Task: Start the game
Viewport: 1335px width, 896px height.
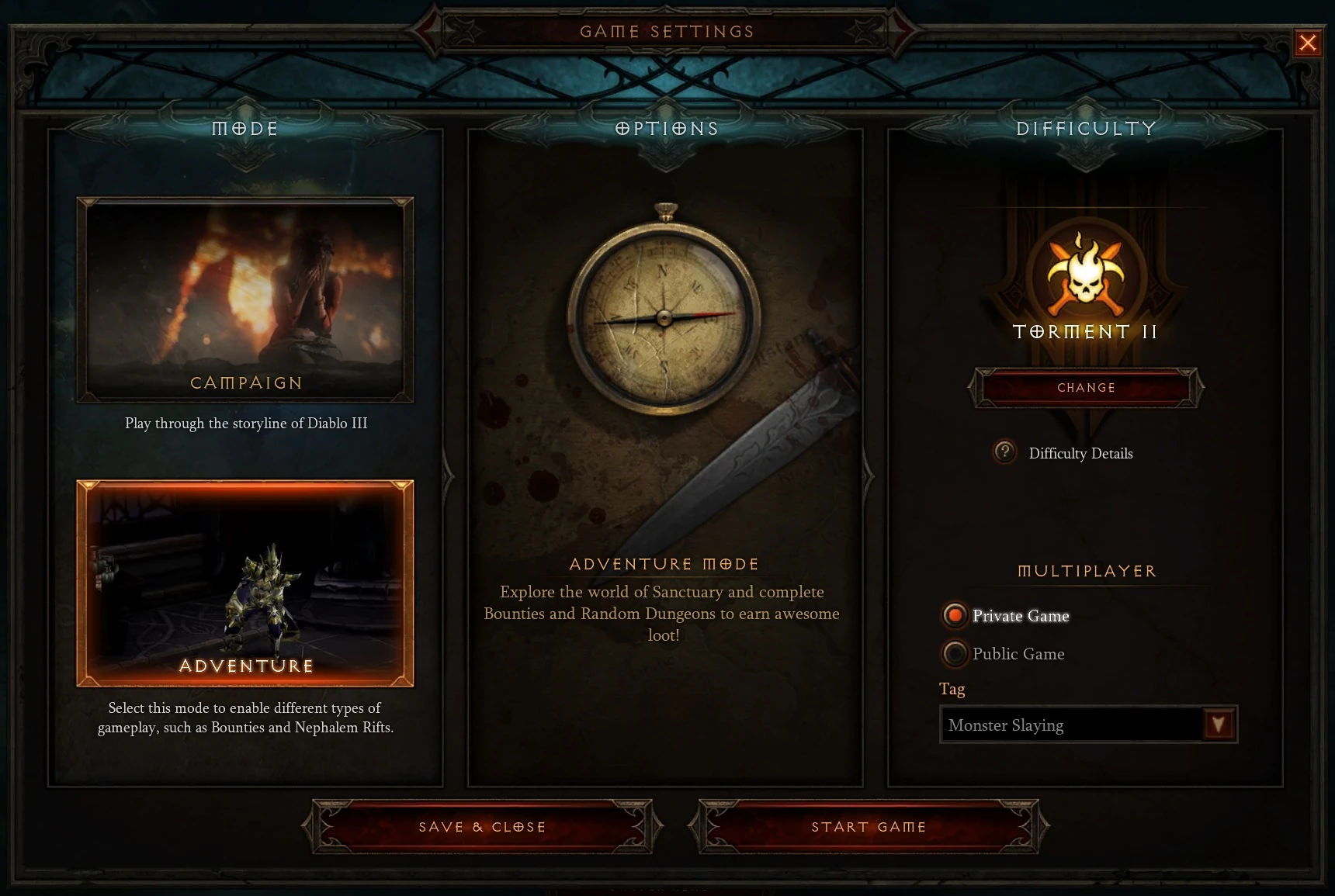Action: [869, 827]
